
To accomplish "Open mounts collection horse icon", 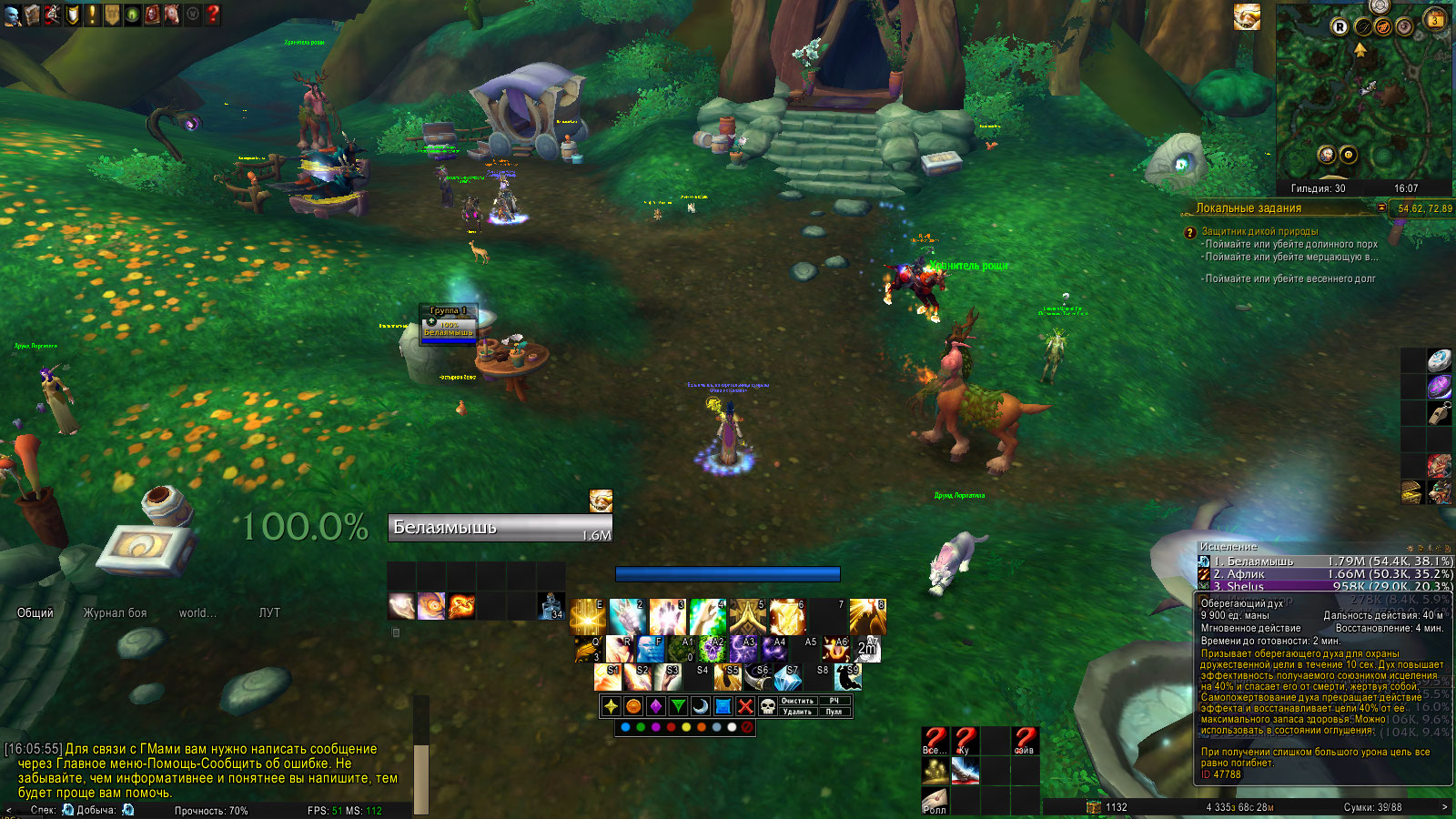I will point(172,14).
